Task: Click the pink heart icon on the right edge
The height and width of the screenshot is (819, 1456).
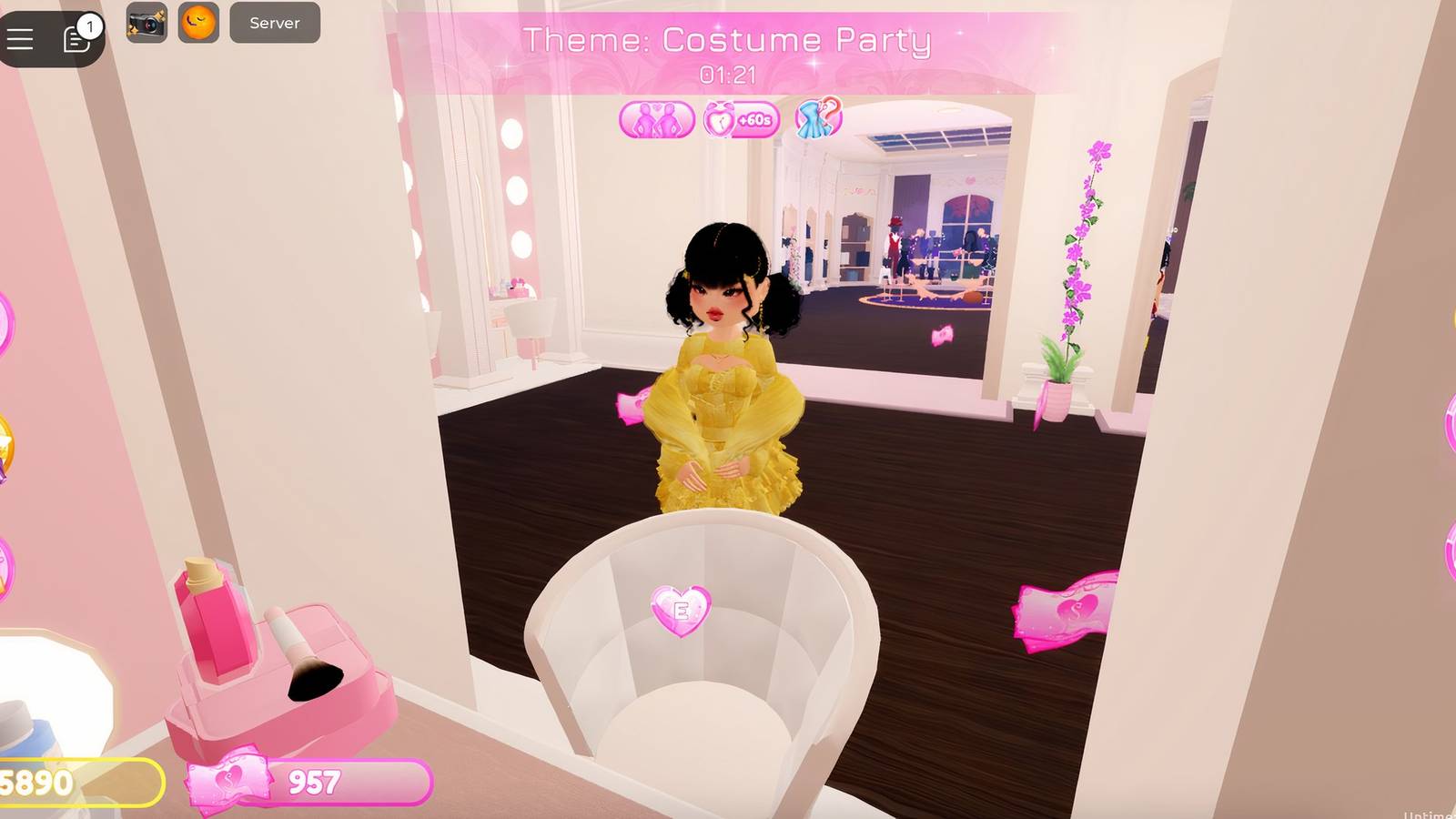Action: pyautogui.click(x=1449, y=428)
